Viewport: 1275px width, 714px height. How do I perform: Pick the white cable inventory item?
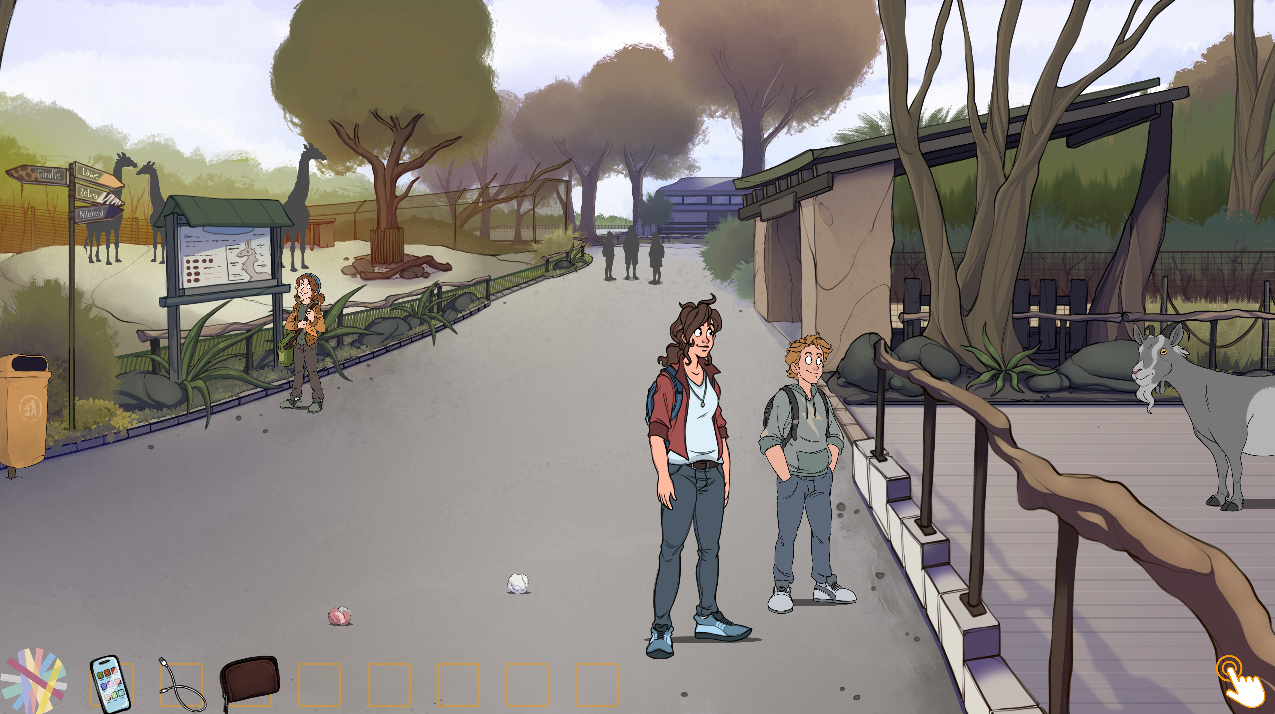click(182, 685)
